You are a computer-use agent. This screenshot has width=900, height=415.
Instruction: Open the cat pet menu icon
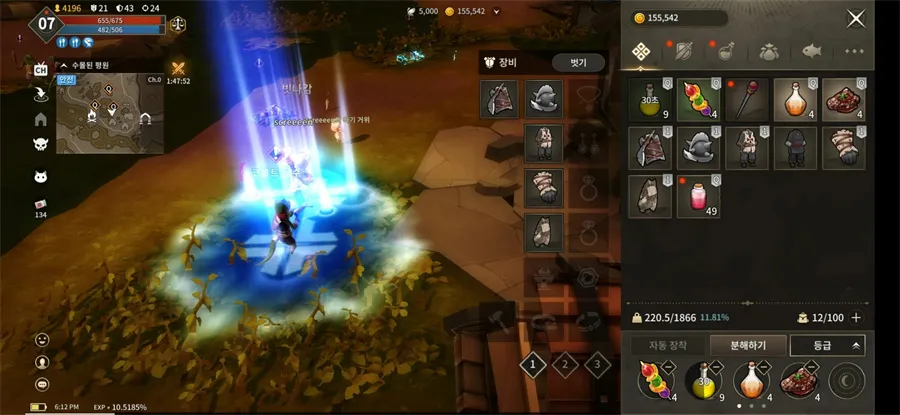click(x=41, y=177)
